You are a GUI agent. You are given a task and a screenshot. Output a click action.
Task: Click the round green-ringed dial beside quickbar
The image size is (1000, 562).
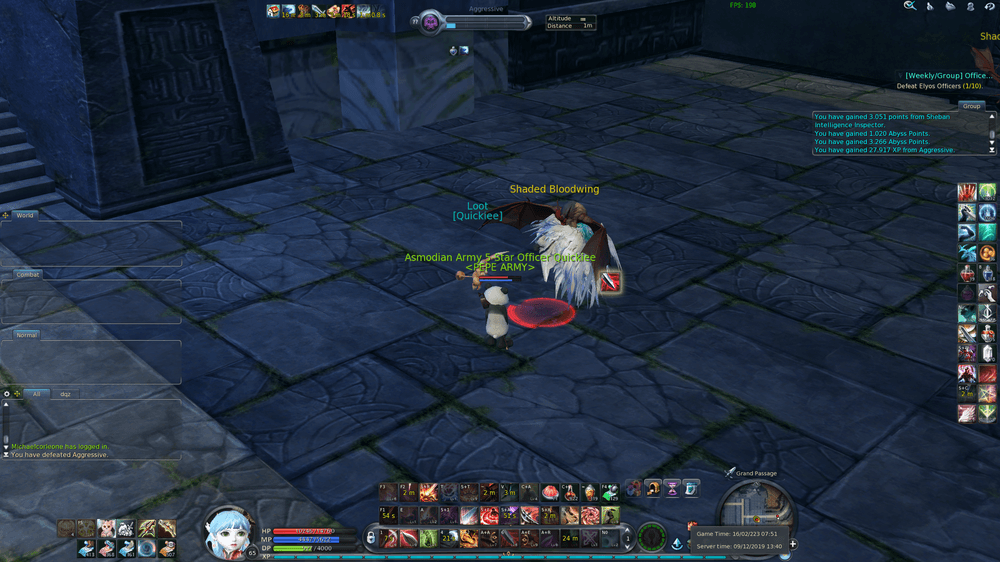pyautogui.click(x=651, y=537)
